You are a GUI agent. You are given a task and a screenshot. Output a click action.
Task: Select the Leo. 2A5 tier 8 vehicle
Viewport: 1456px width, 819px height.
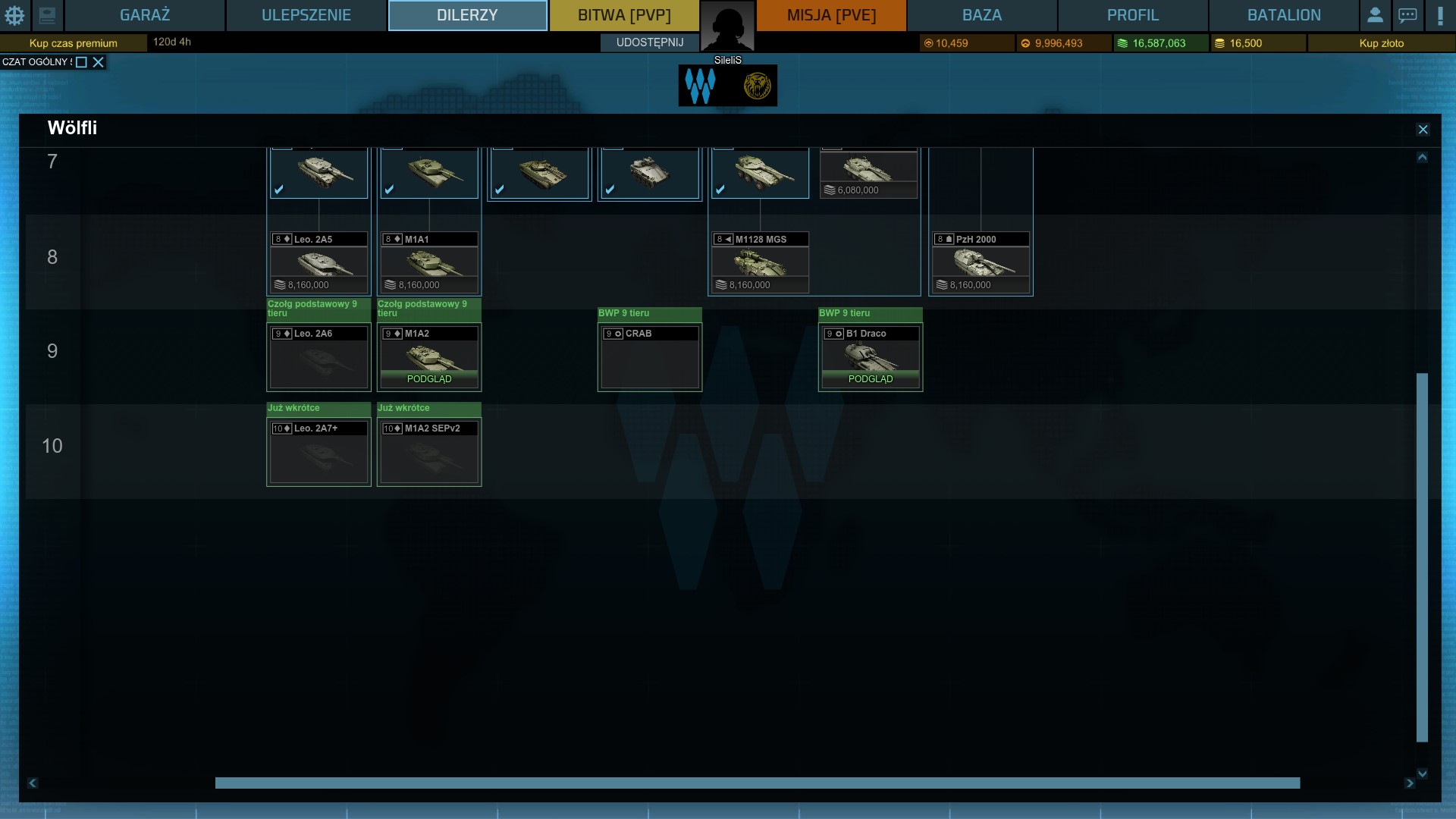(x=318, y=262)
